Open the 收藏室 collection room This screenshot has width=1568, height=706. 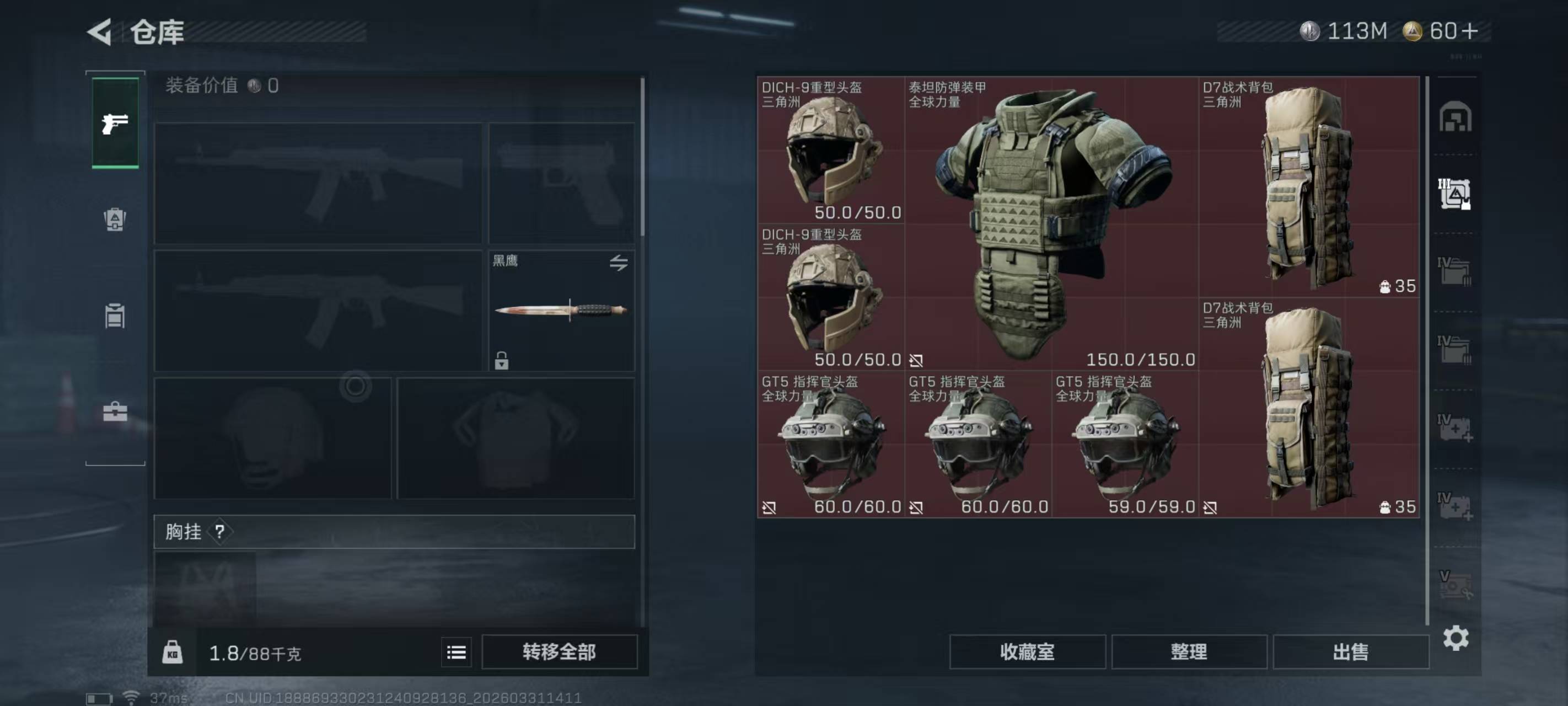1027,652
